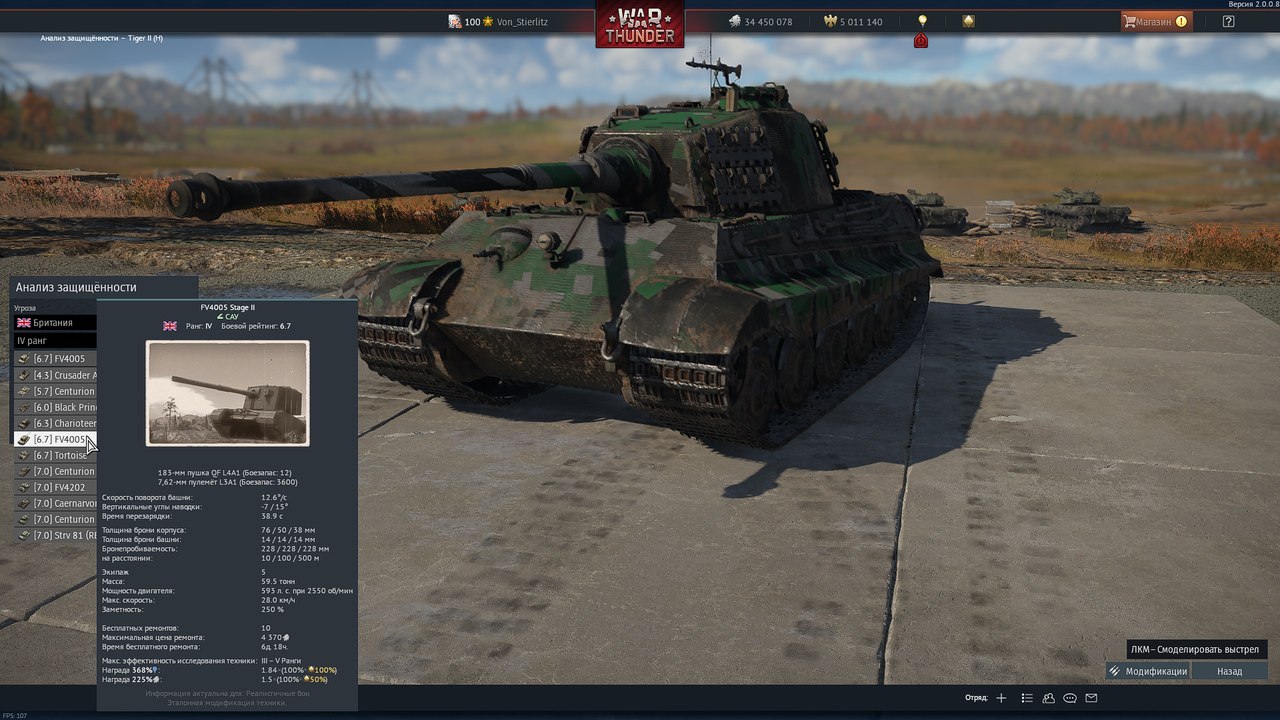
Task: Open the Von_Stierlitz player profile
Action: point(521,22)
